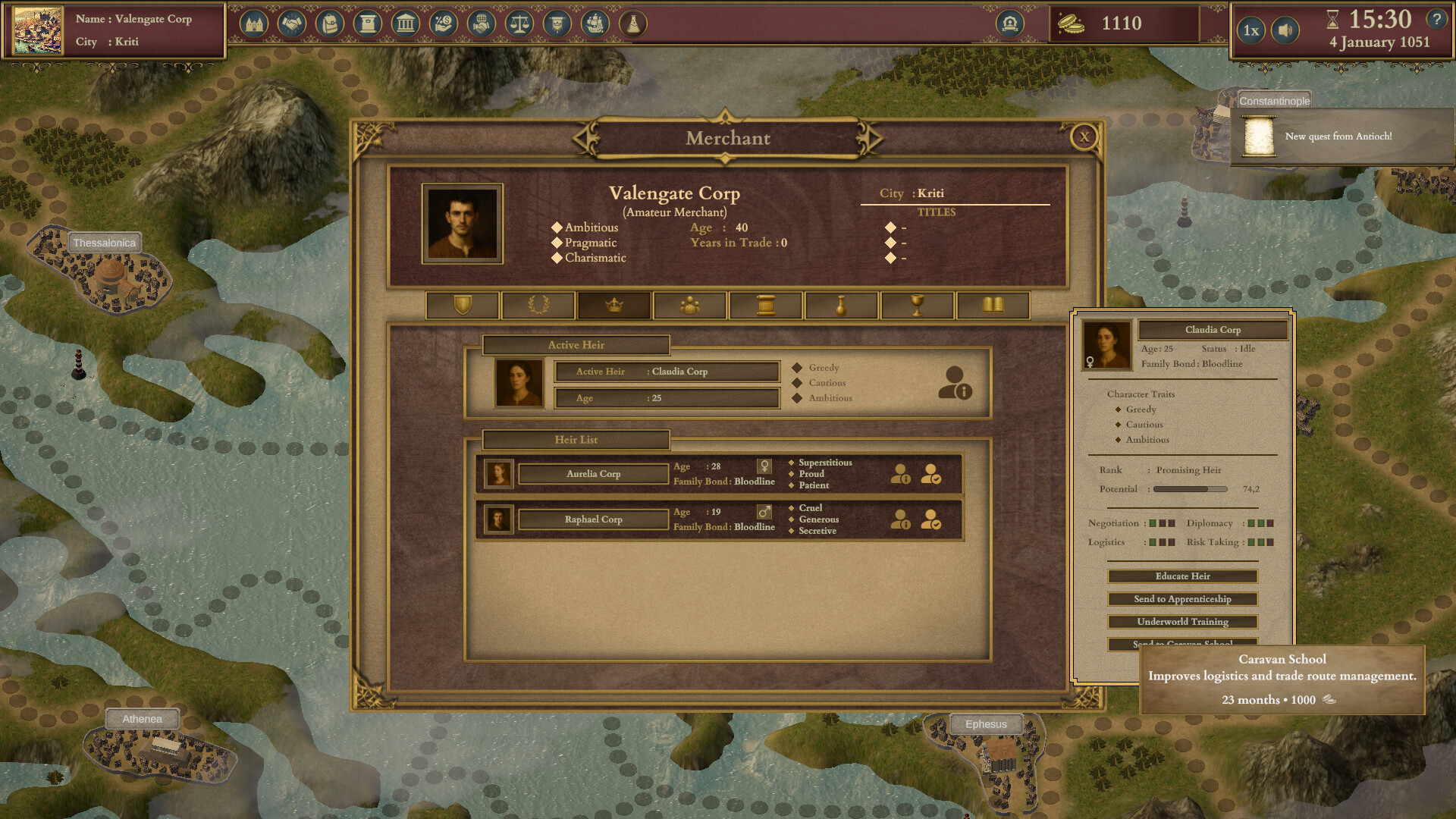Mute the game sound

click(x=1285, y=30)
